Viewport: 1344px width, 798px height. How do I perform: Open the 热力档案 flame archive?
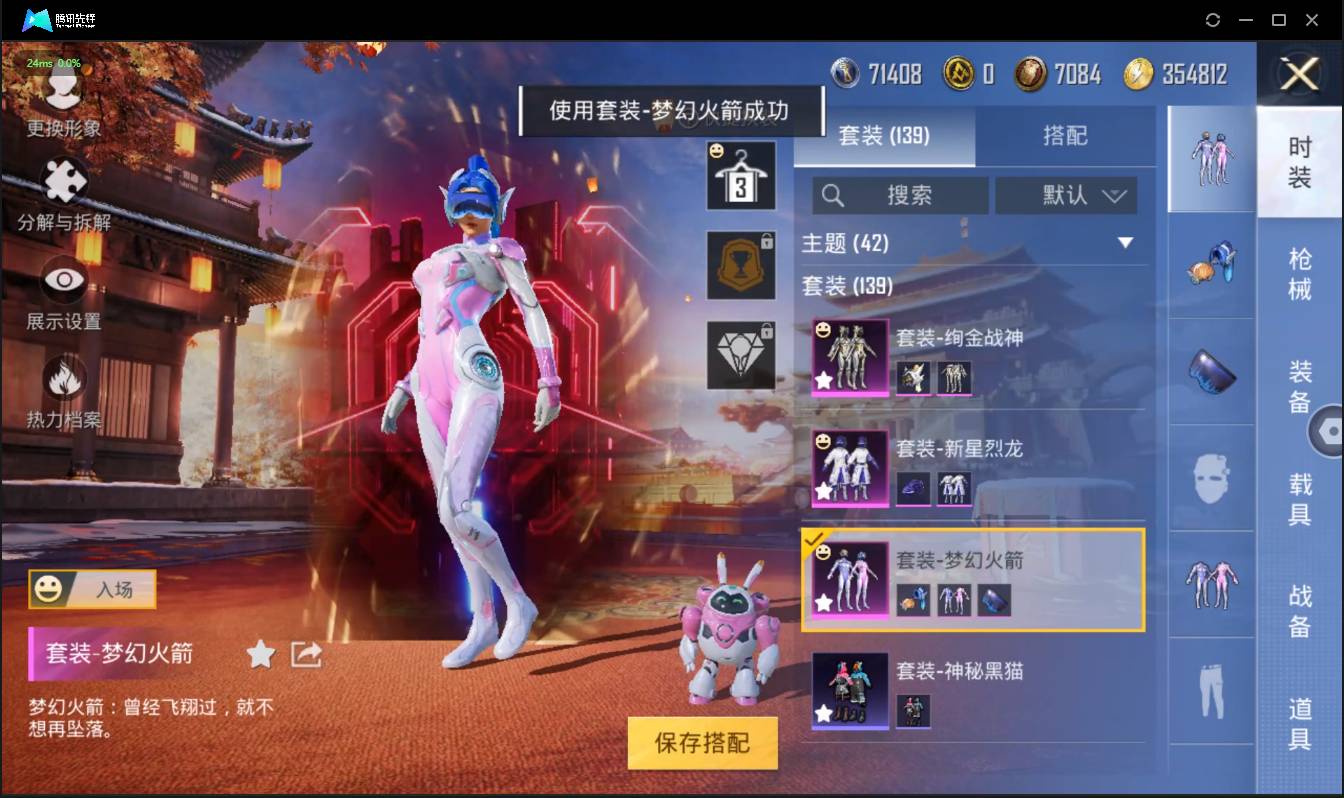pos(62,382)
